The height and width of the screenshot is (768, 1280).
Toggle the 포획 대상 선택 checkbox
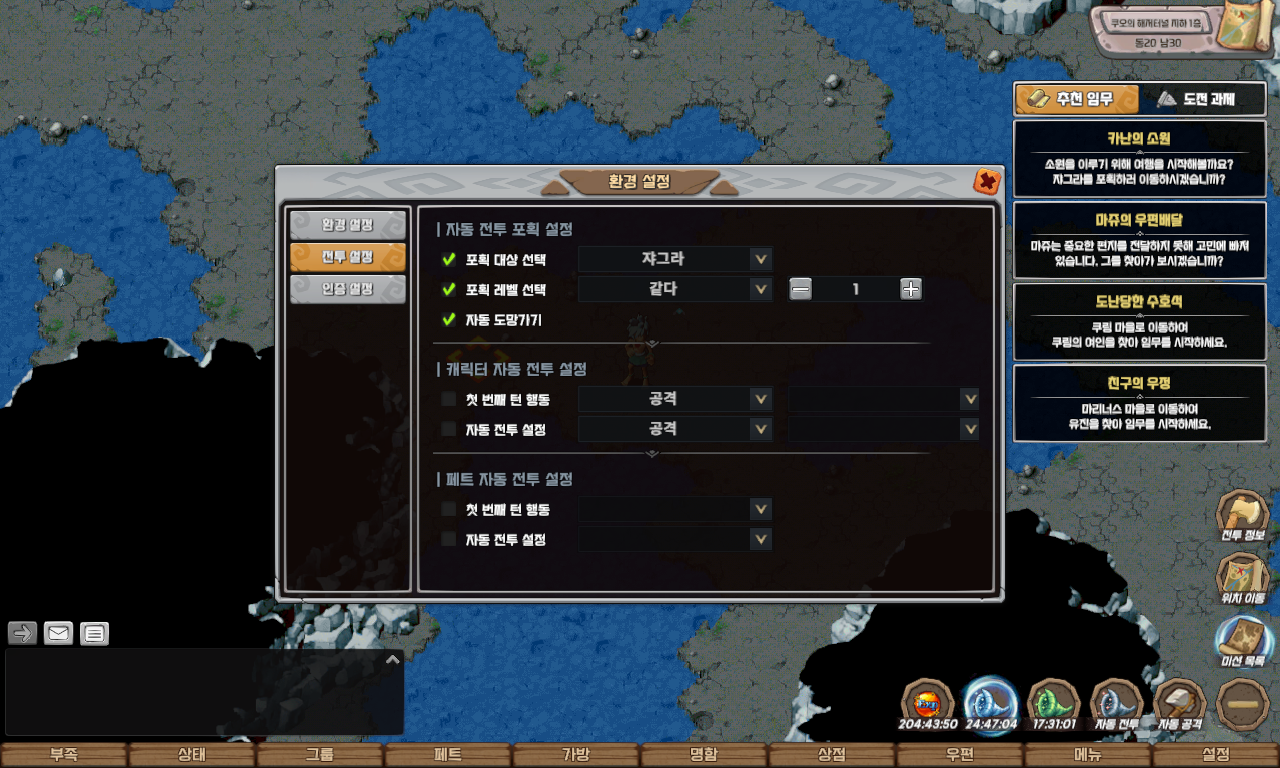[449, 260]
